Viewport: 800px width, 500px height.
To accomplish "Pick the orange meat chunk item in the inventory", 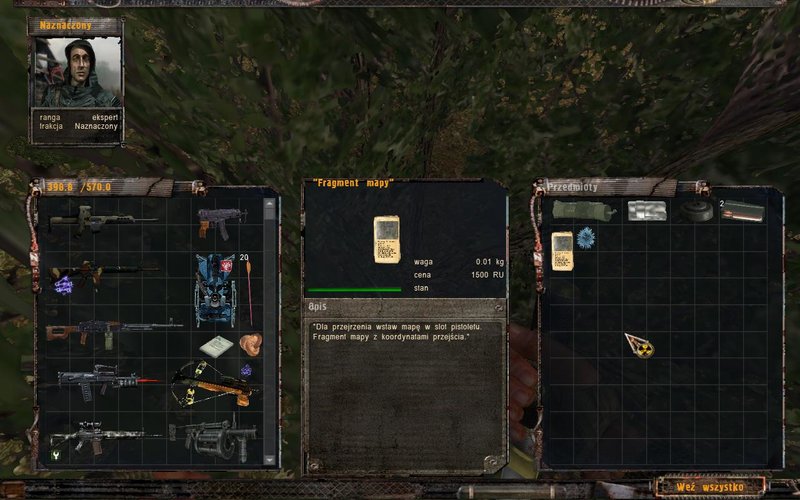I will click(250, 343).
